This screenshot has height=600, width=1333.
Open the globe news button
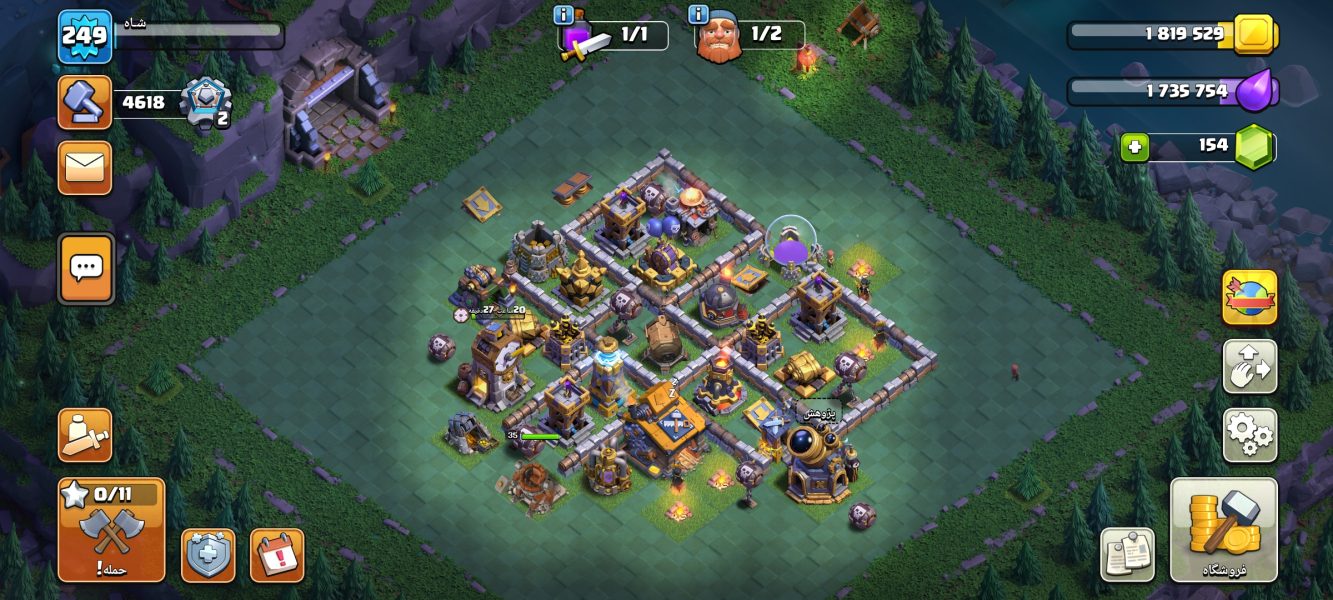point(1249,297)
